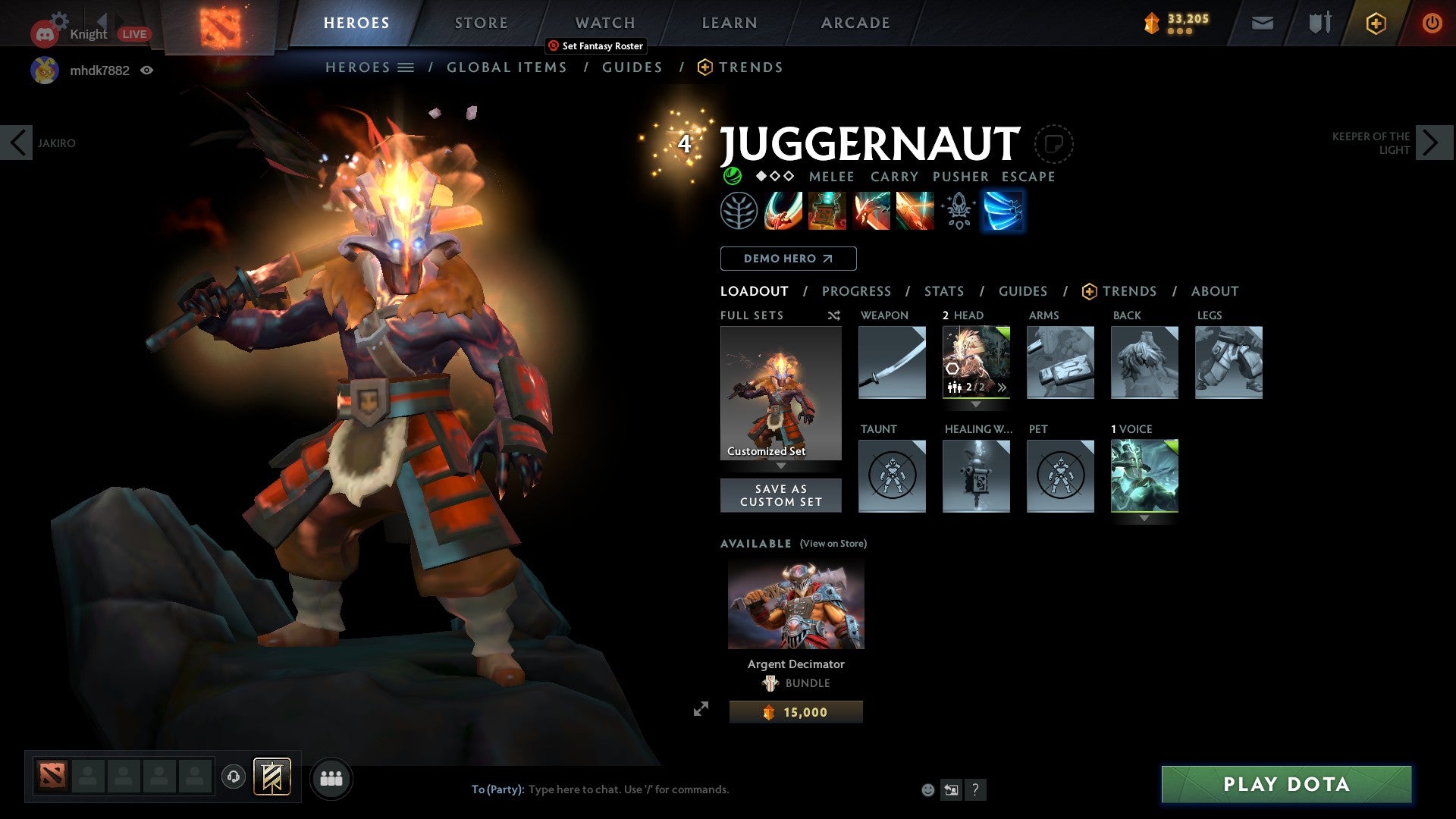Click the View on Store link
This screenshot has height=819, width=1456.
click(832, 544)
